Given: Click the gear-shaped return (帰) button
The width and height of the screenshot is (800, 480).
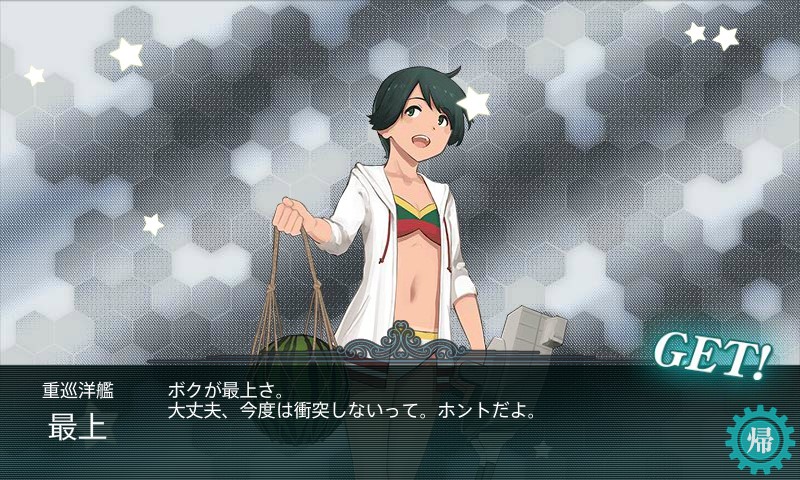Looking at the screenshot, I should 759,440.
